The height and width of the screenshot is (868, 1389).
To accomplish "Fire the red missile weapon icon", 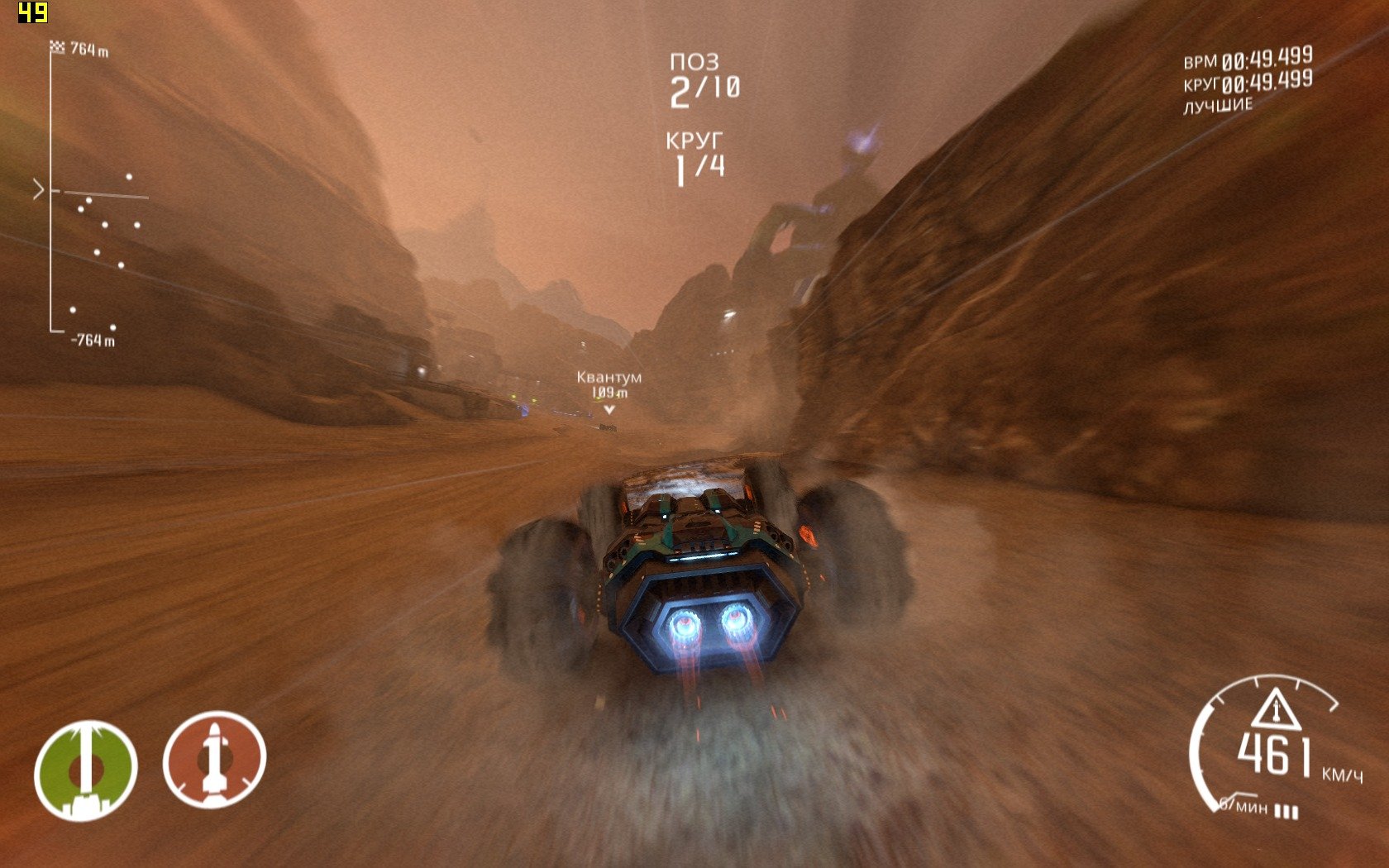I will pos(214,760).
